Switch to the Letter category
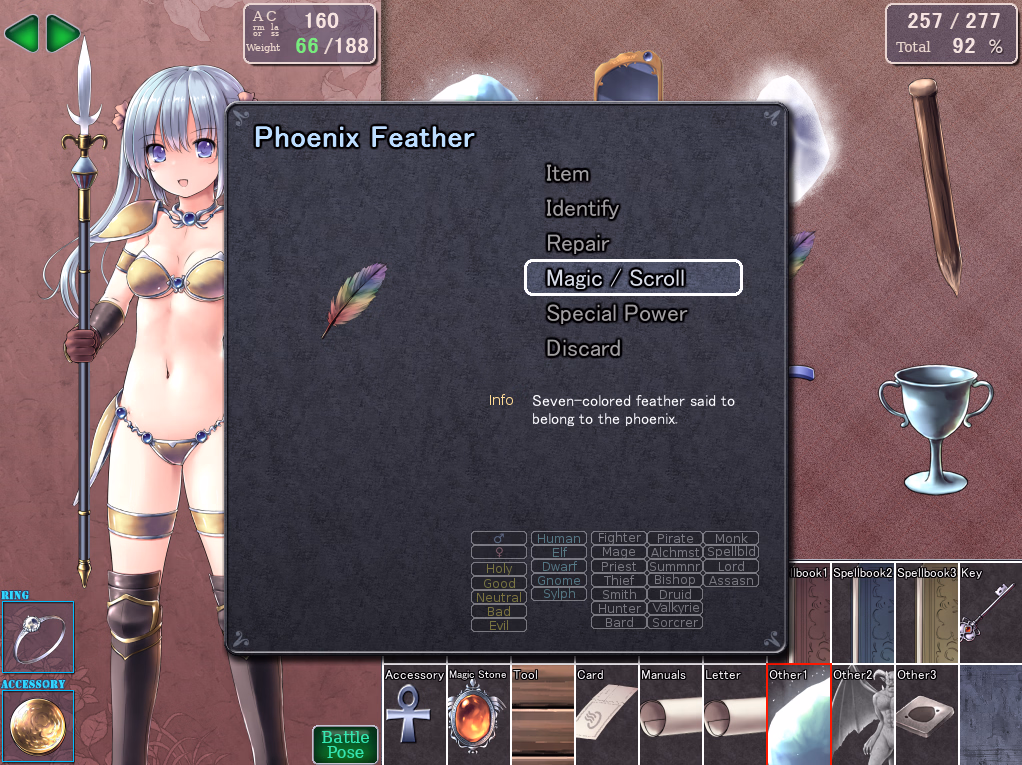Image resolution: width=1022 pixels, height=765 pixels. coord(734,714)
